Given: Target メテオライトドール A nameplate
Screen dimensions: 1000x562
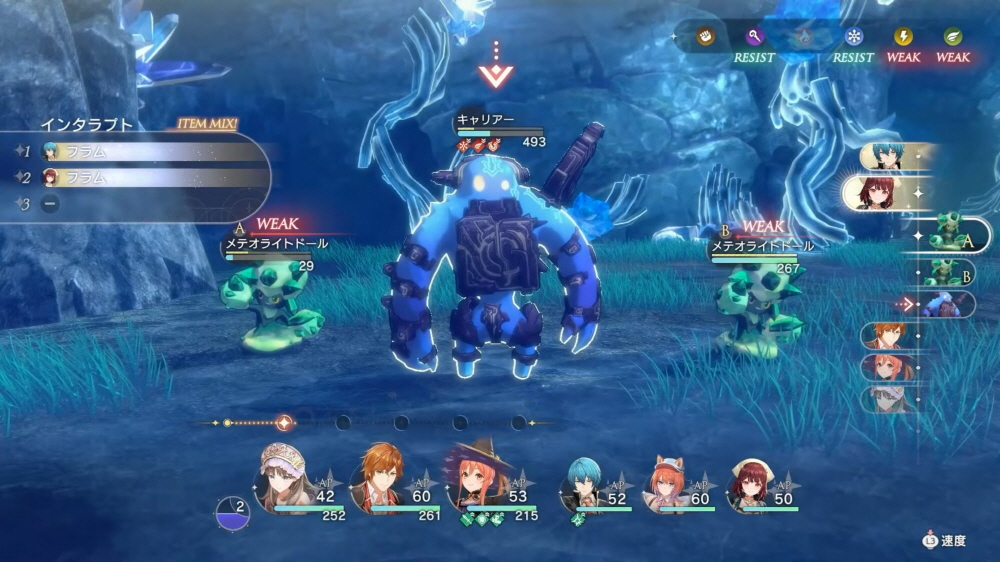Looking at the screenshot, I should [274, 244].
